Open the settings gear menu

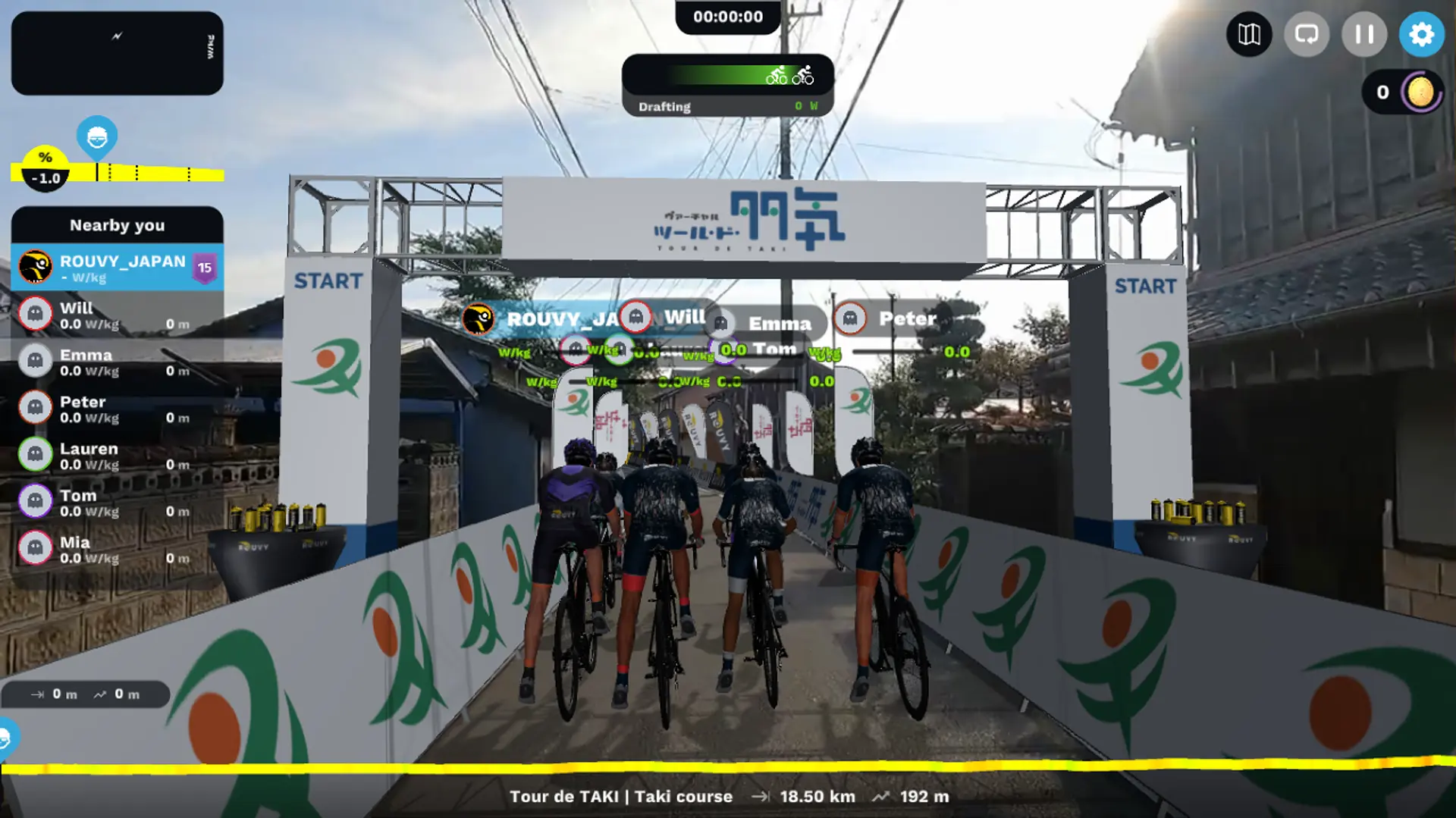pyautogui.click(x=1421, y=34)
